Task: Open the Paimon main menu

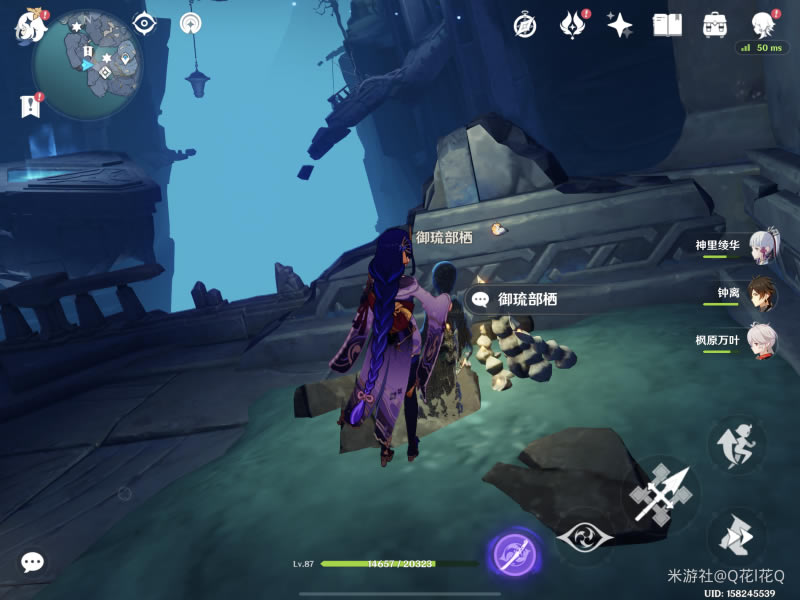Action: 30,24
